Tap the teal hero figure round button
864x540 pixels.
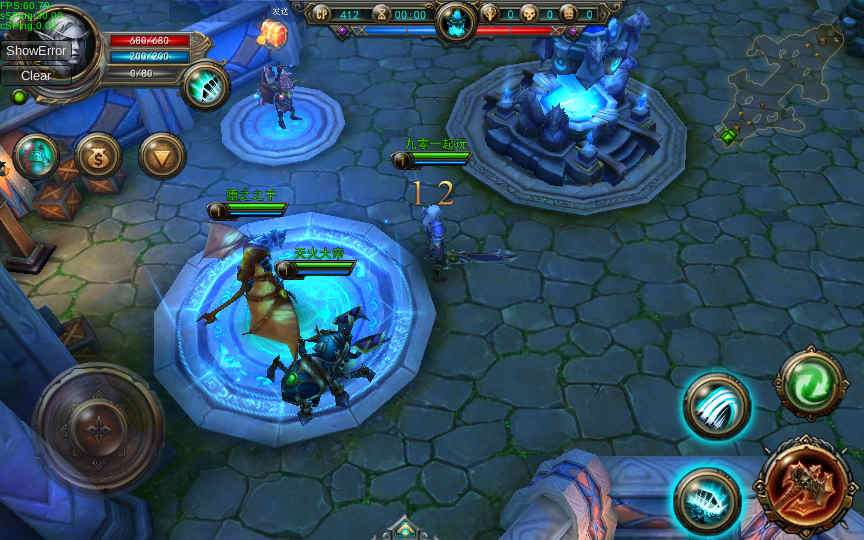(36, 156)
